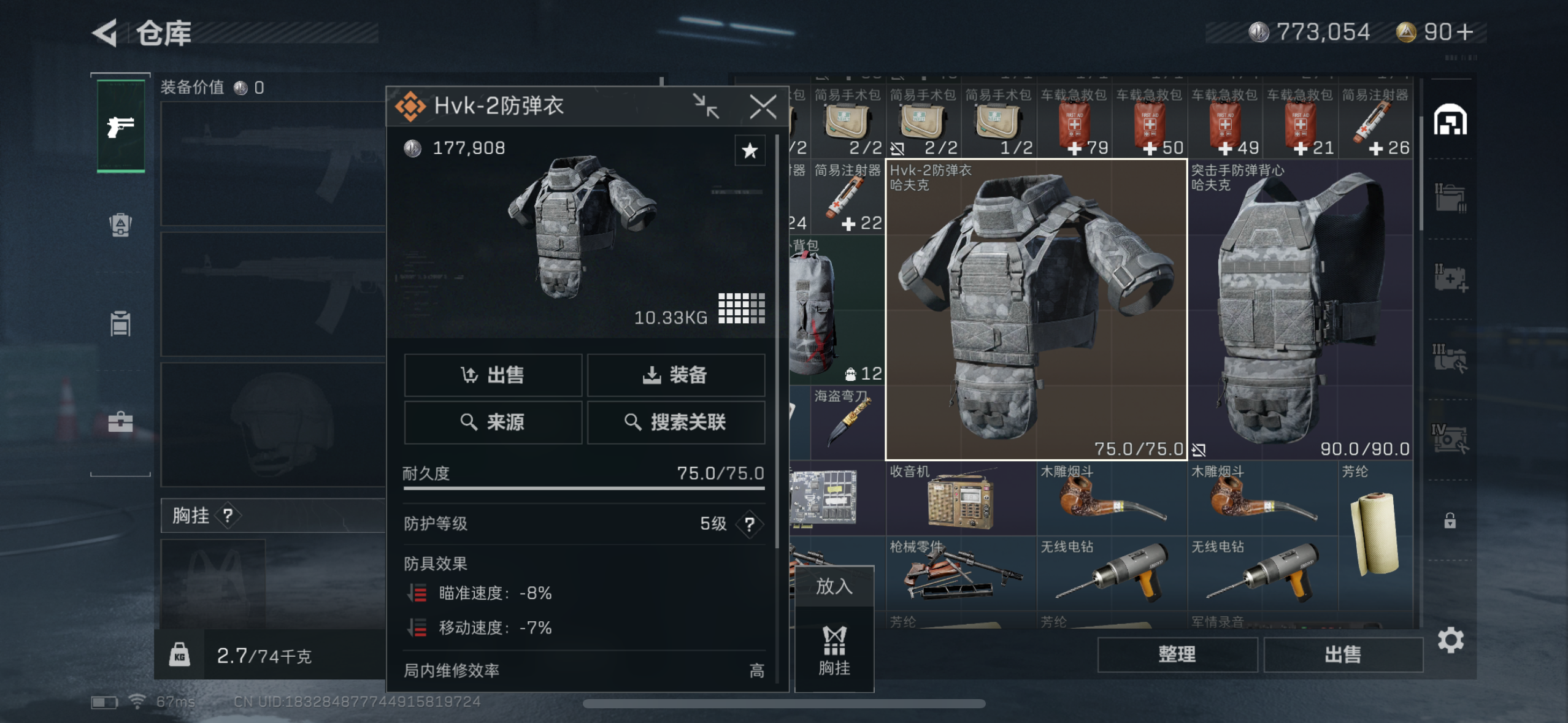The height and width of the screenshot is (723, 1568).
Task: Collapse the item detail panel with the shrink arrows
Action: coord(705,107)
